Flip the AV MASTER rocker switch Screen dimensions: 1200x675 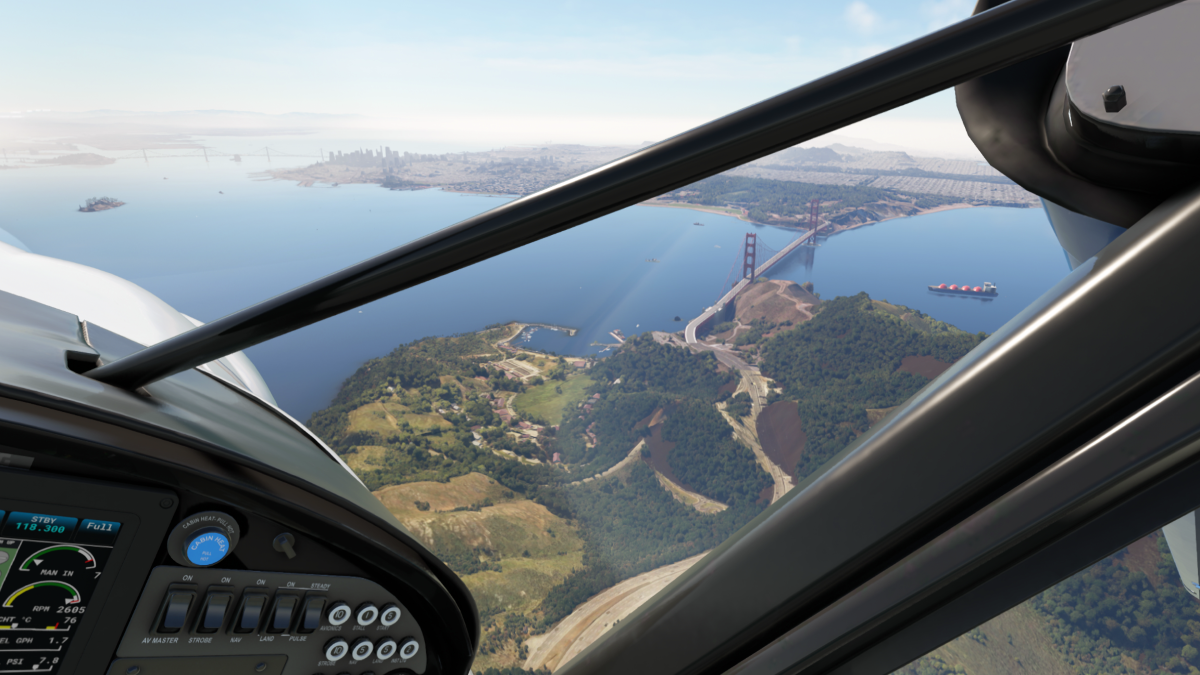click(x=177, y=611)
